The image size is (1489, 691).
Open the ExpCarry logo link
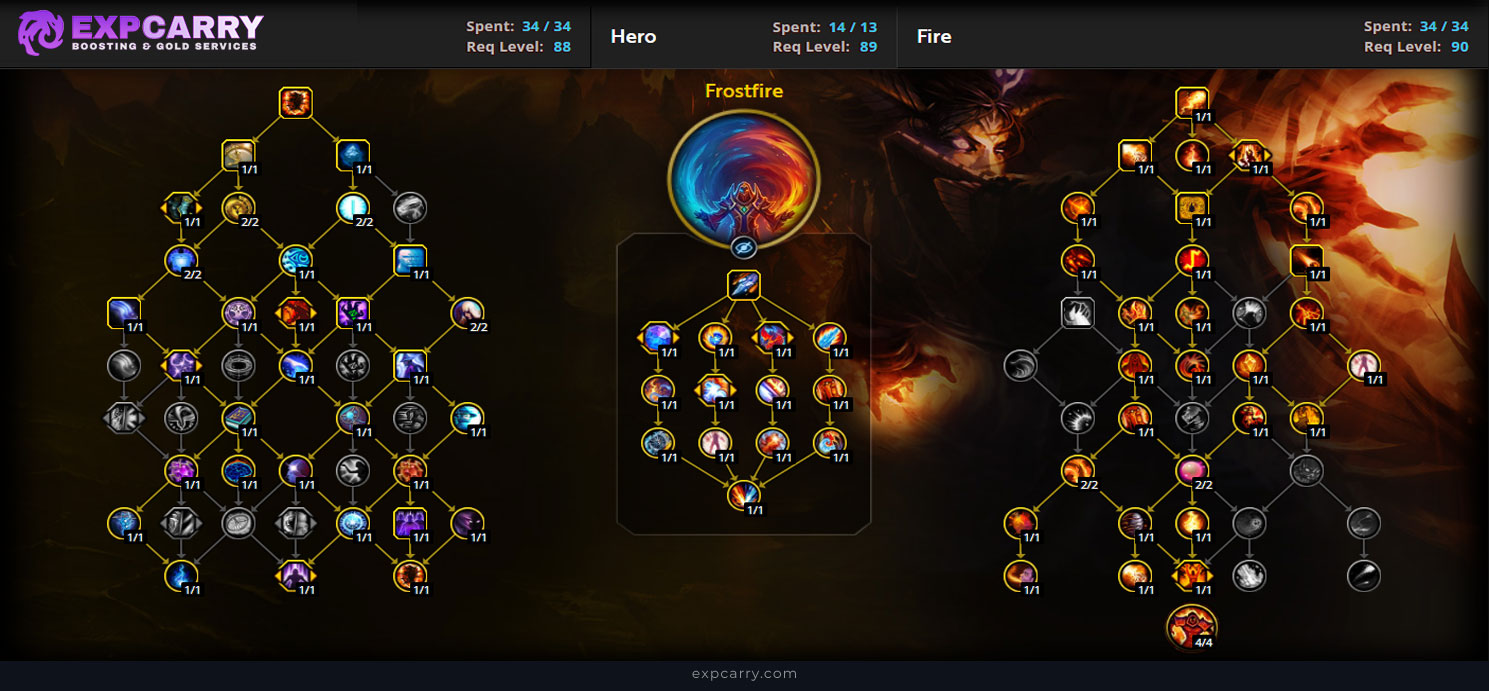point(140,33)
